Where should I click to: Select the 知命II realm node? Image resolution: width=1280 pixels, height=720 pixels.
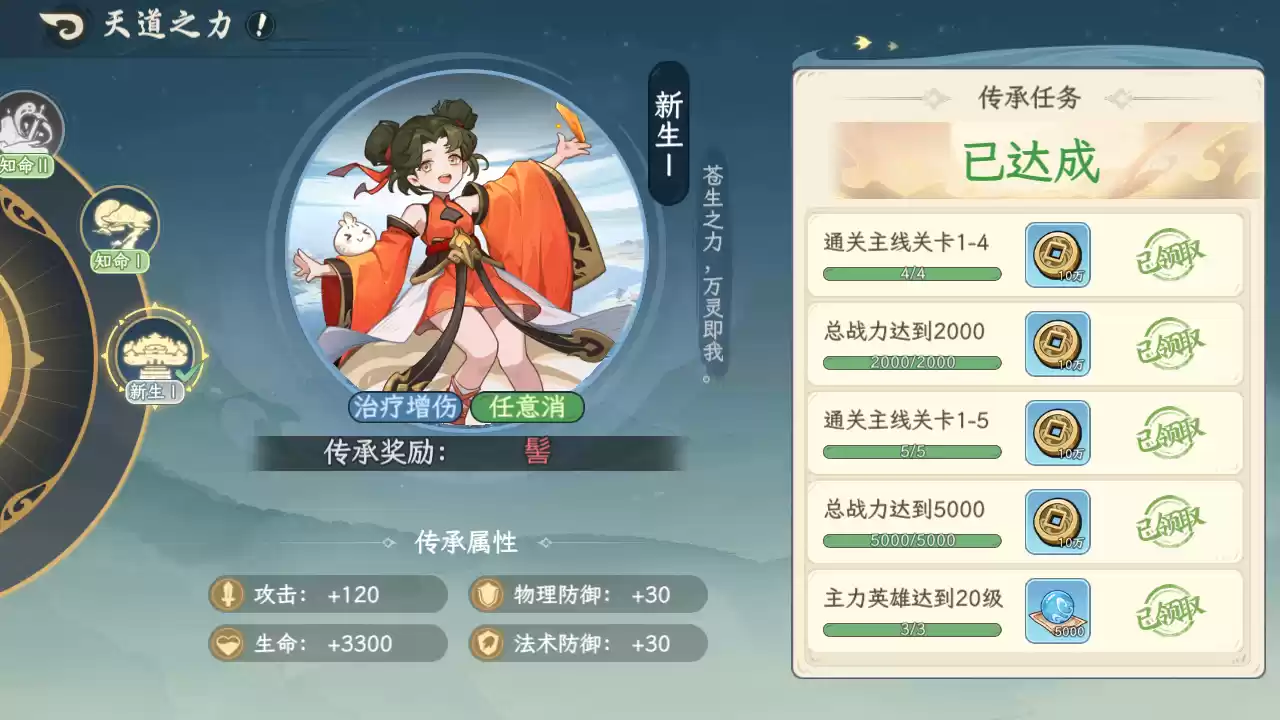click(30, 120)
